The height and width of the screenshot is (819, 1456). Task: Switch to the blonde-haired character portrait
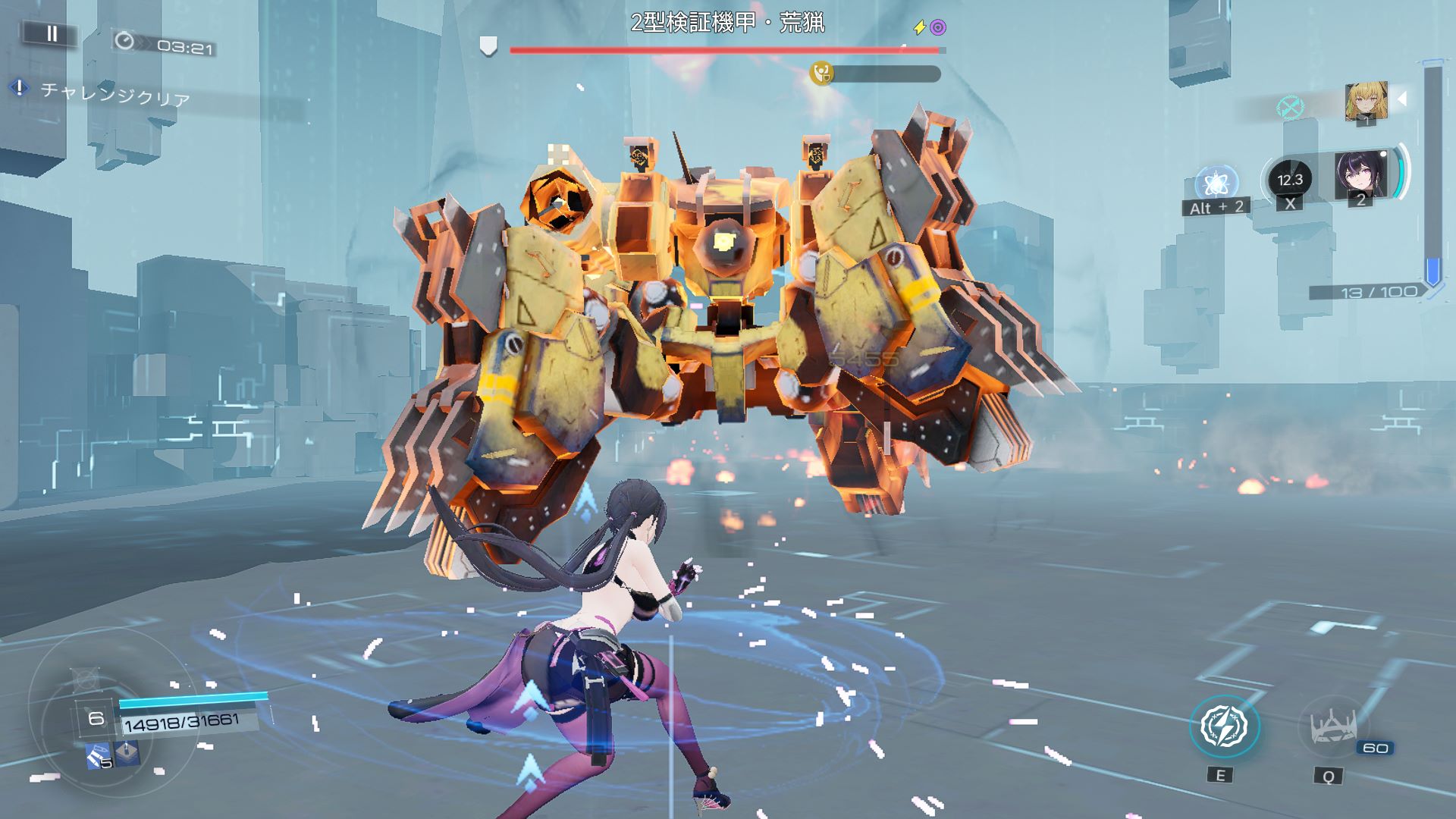(x=1366, y=102)
